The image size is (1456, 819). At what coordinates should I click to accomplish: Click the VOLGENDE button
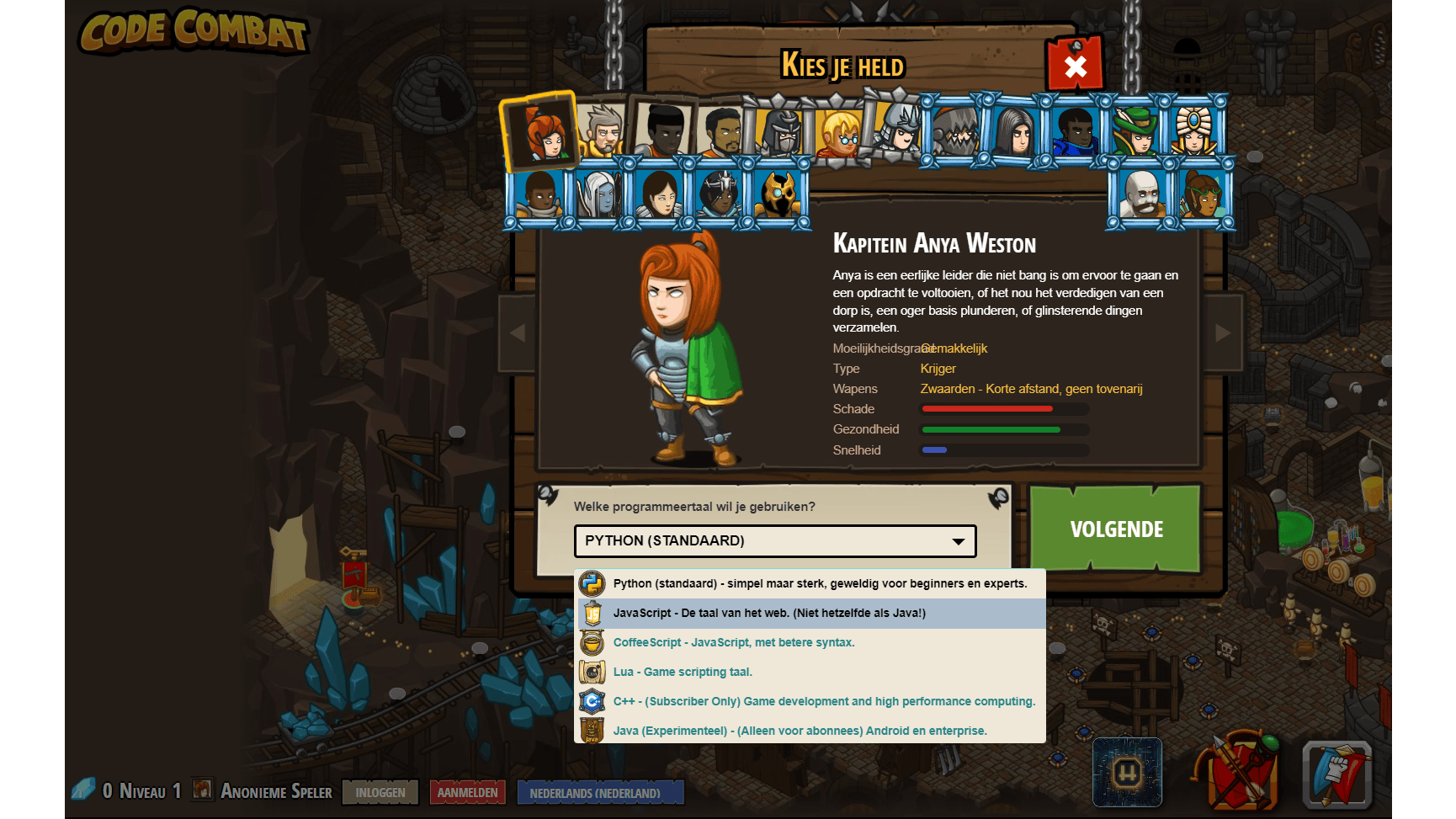tap(1115, 529)
